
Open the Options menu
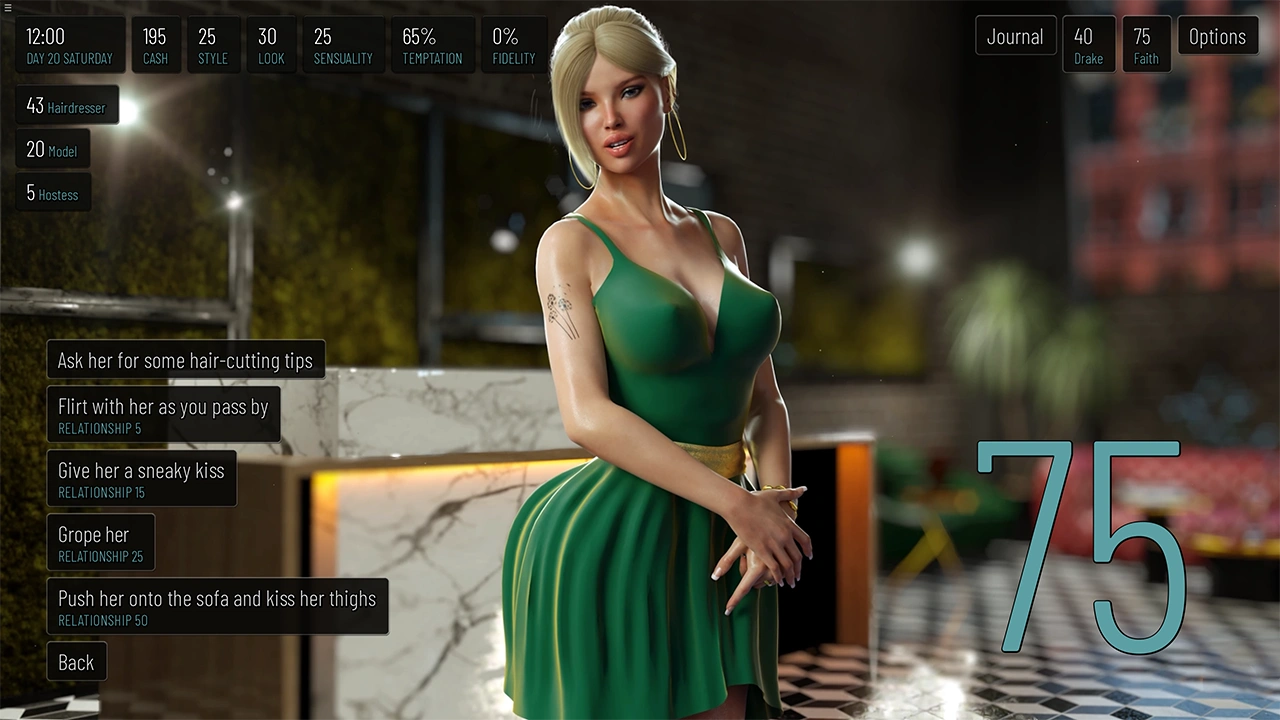click(1217, 37)
